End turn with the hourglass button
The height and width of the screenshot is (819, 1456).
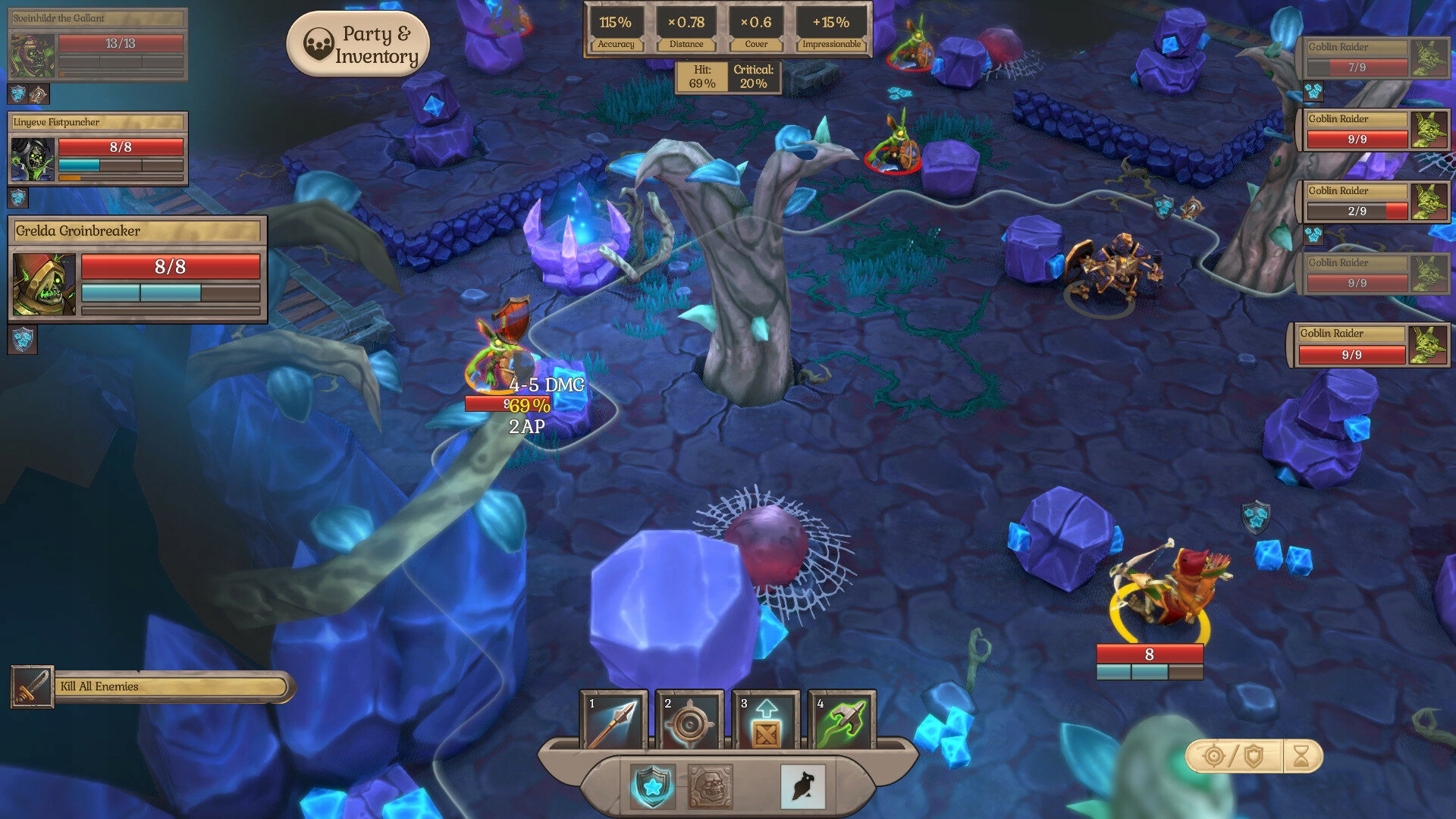(1301, 756)
